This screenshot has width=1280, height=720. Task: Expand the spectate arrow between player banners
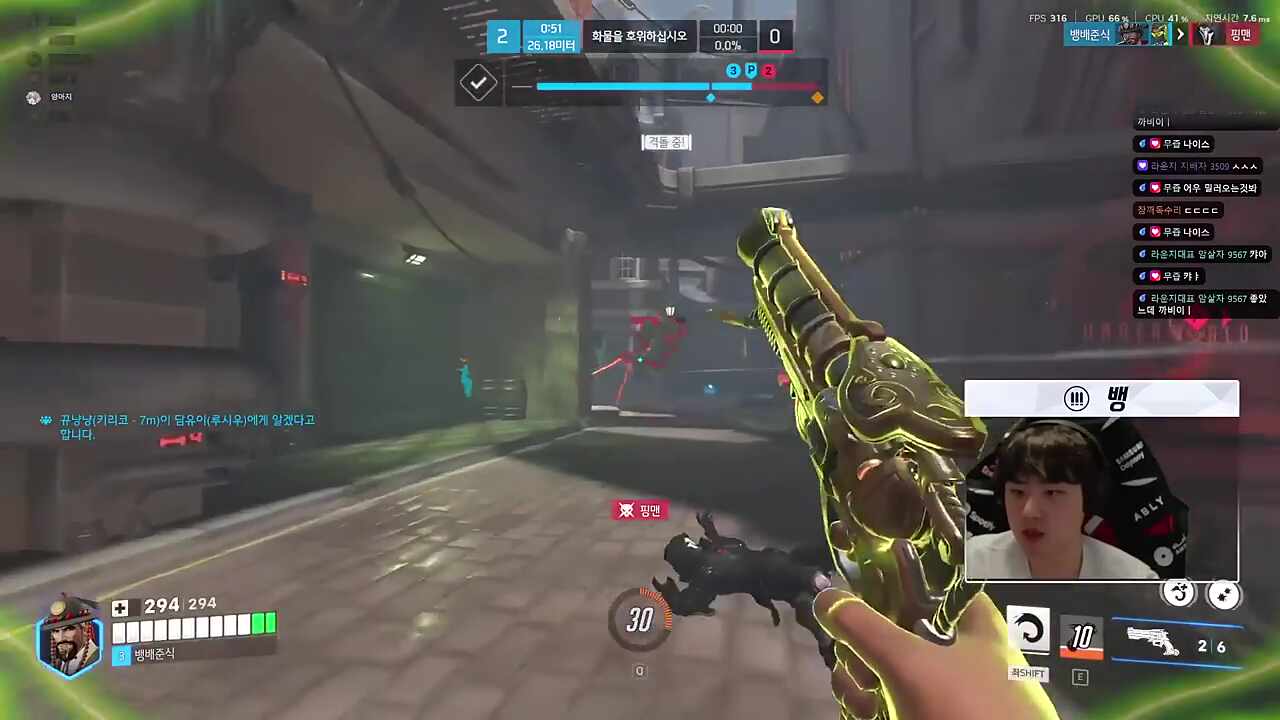tap(1180, 33)
